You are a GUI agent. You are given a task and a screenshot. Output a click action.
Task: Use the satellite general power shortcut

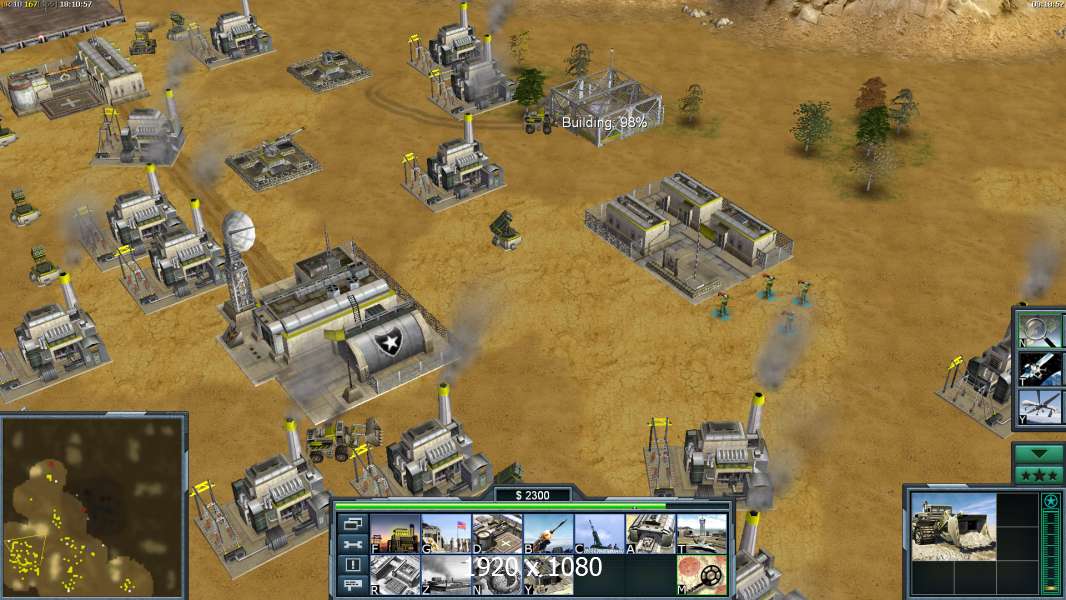coord(1040,368)
